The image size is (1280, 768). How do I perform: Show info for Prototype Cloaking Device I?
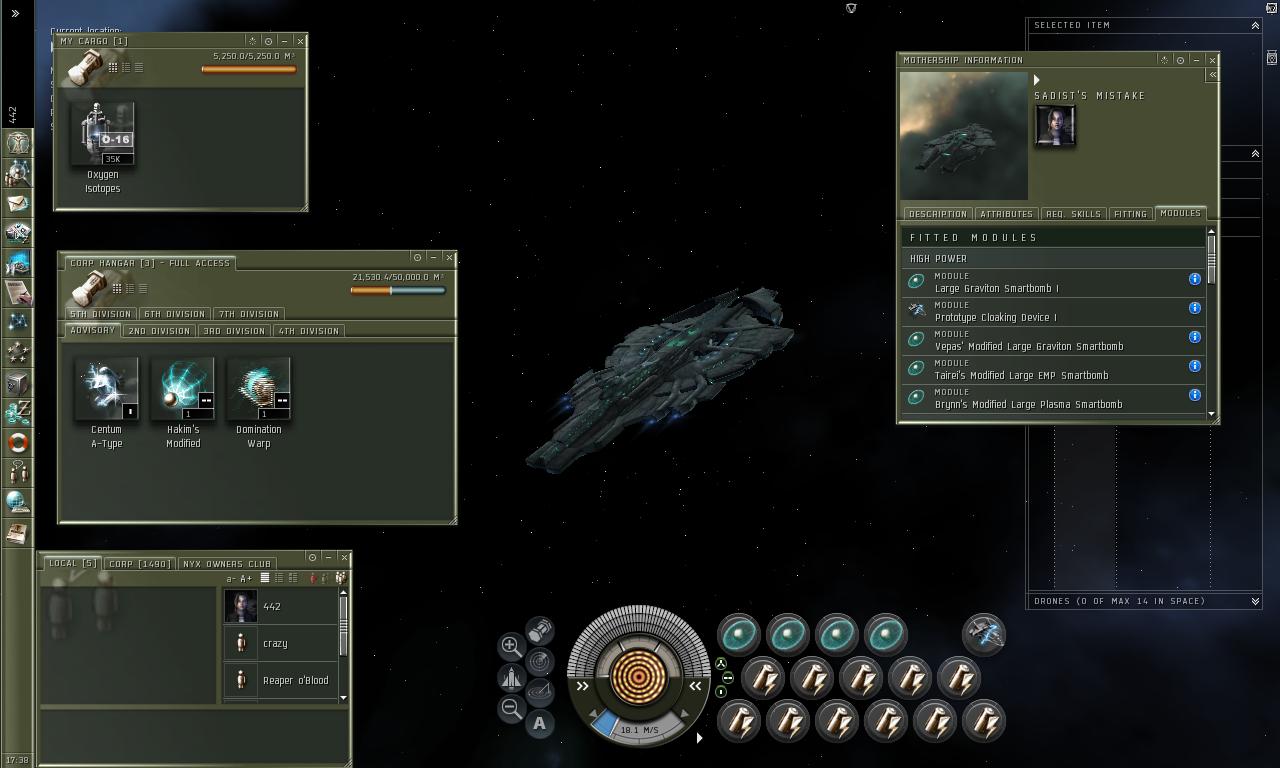pos(1194,308)
